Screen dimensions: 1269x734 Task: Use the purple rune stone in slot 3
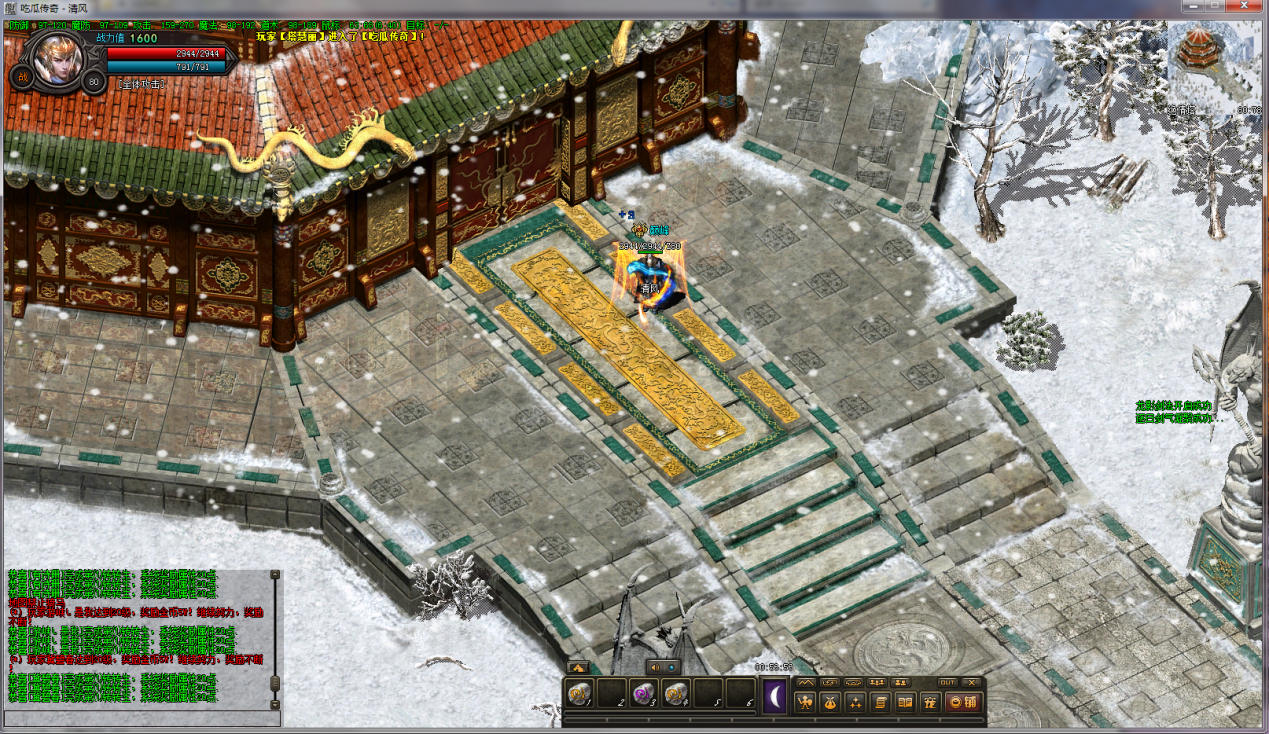tap(643, 692)
